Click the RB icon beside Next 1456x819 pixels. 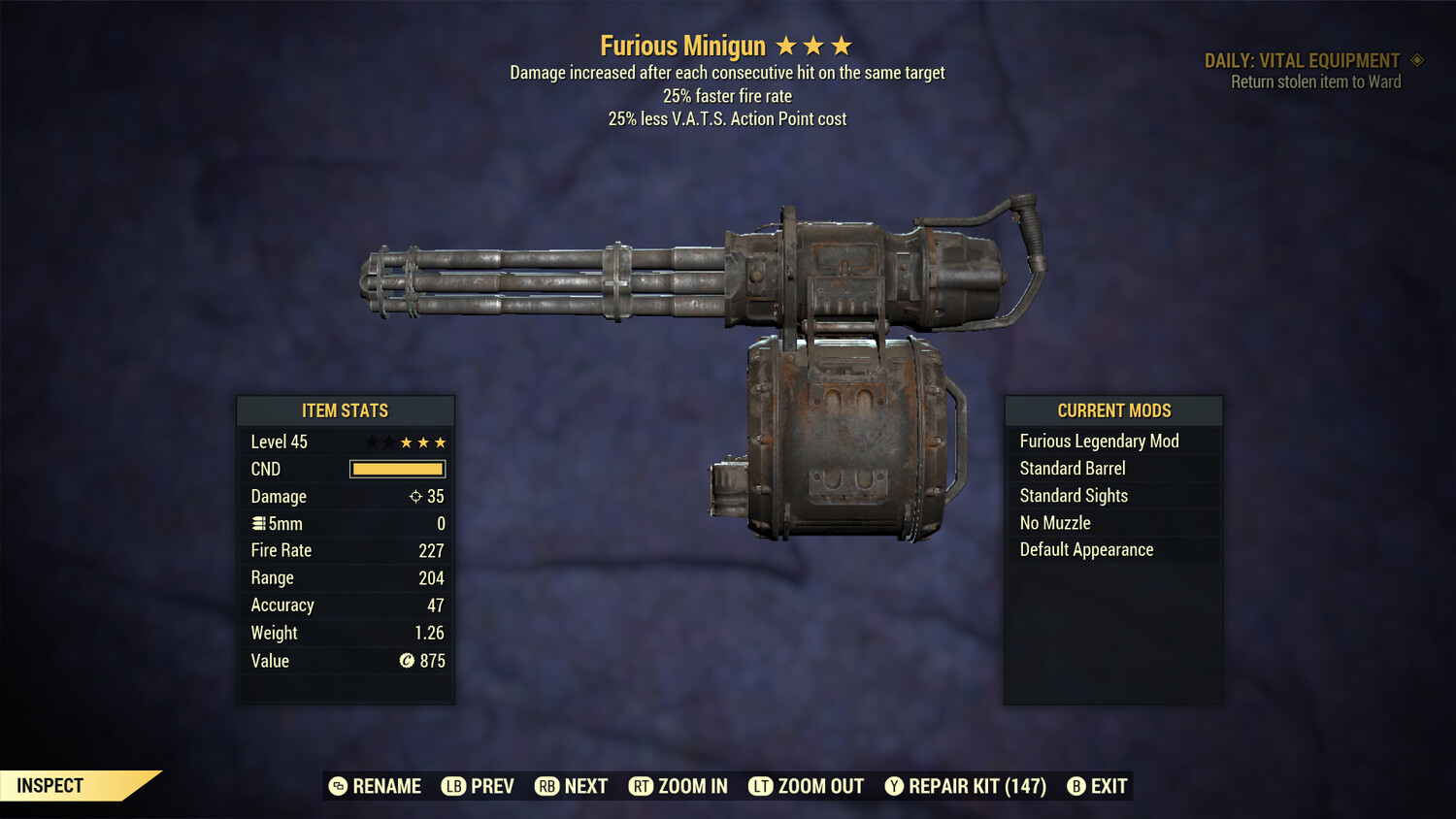click(x=546, y=786)
